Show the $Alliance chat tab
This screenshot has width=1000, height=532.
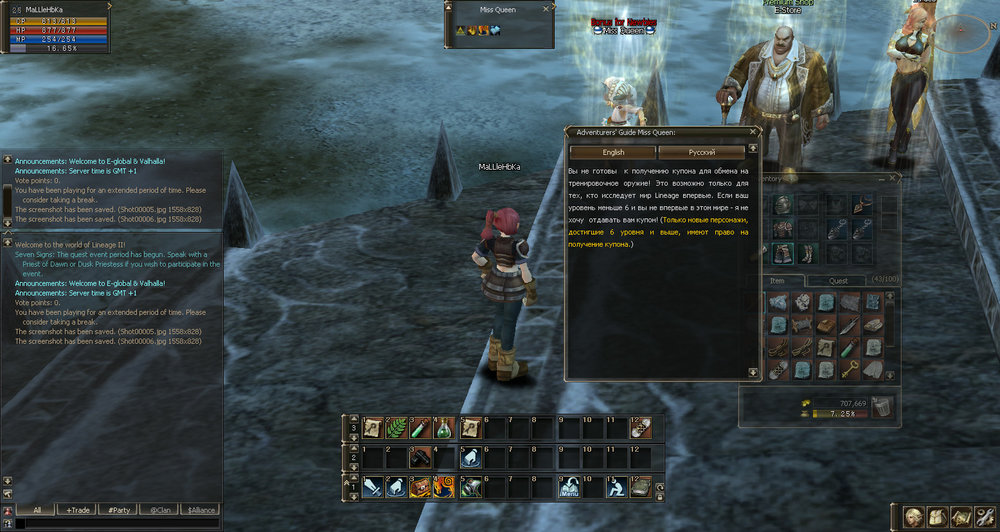[x=200, y=510]
